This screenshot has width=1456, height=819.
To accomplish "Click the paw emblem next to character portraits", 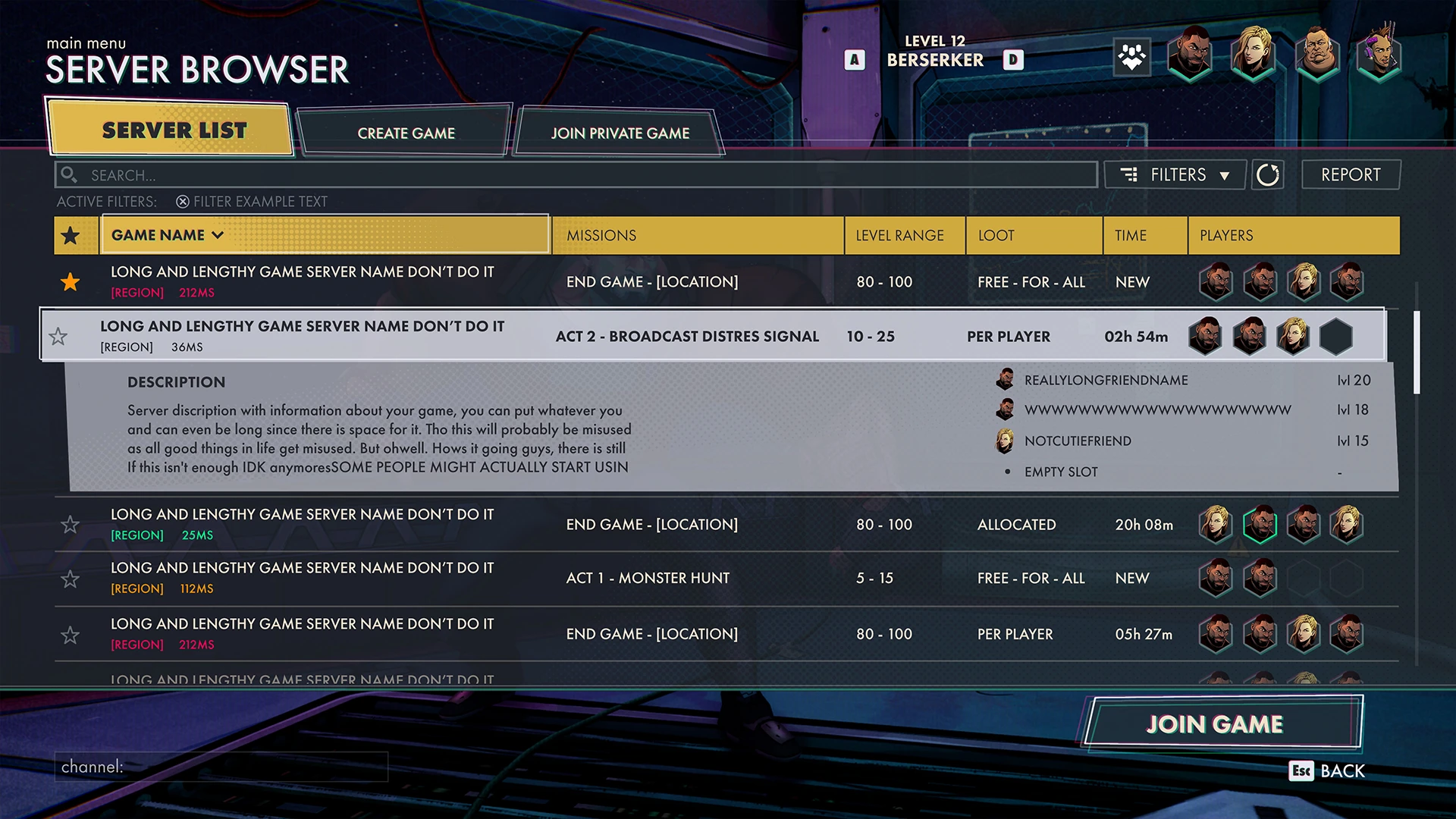I will click(x=1130, y=57).
